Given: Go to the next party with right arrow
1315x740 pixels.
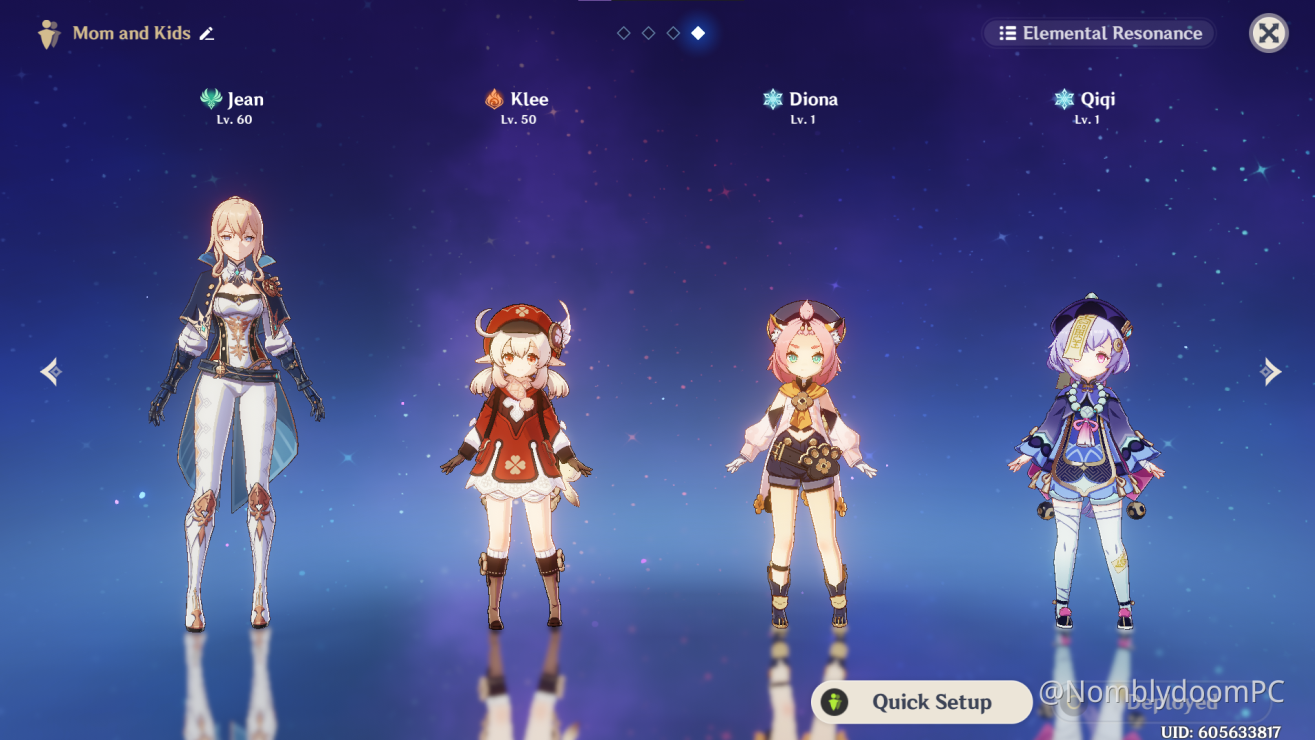Looking at the screenshot, I should pyautogui.click(x=1270, y=372).
